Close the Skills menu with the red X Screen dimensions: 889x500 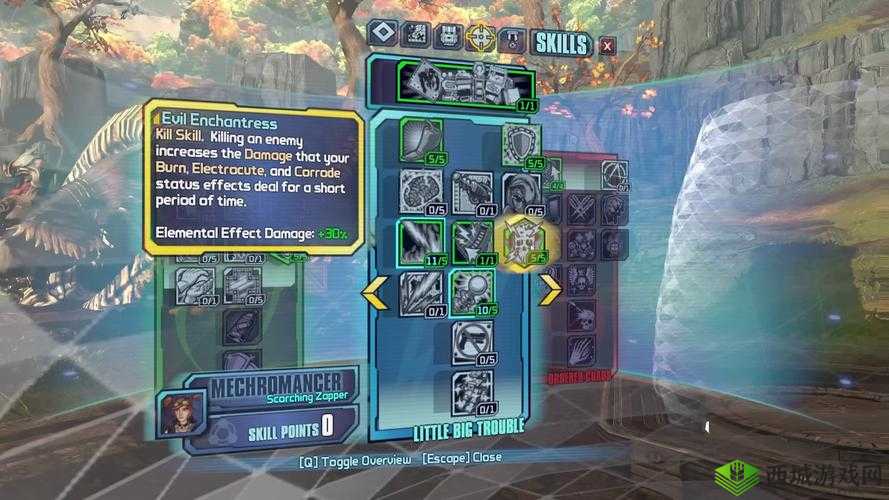point(607,44)
